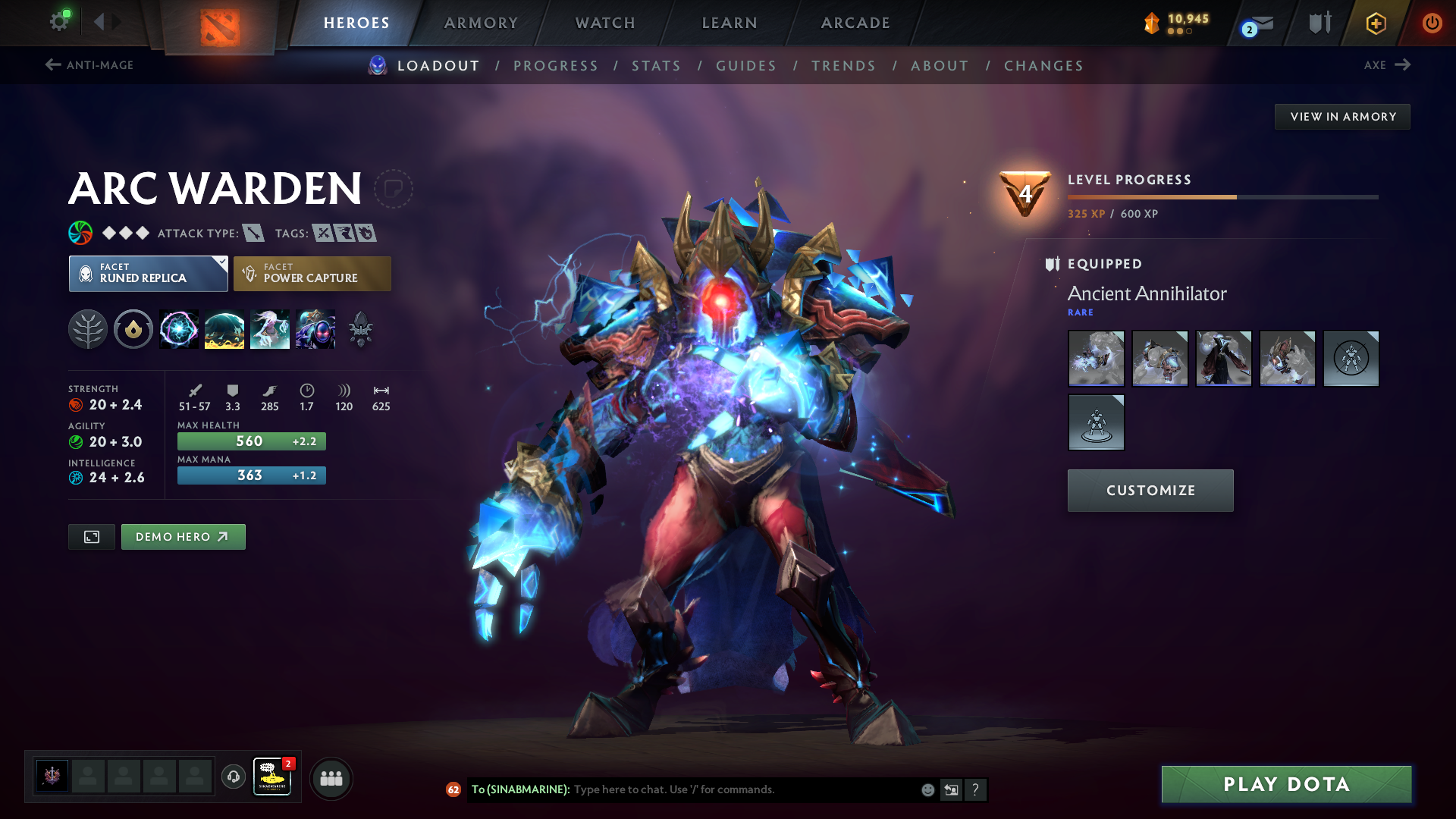Open the settings gear
This screenshot has width=1456, height=819.
[59, 21]
